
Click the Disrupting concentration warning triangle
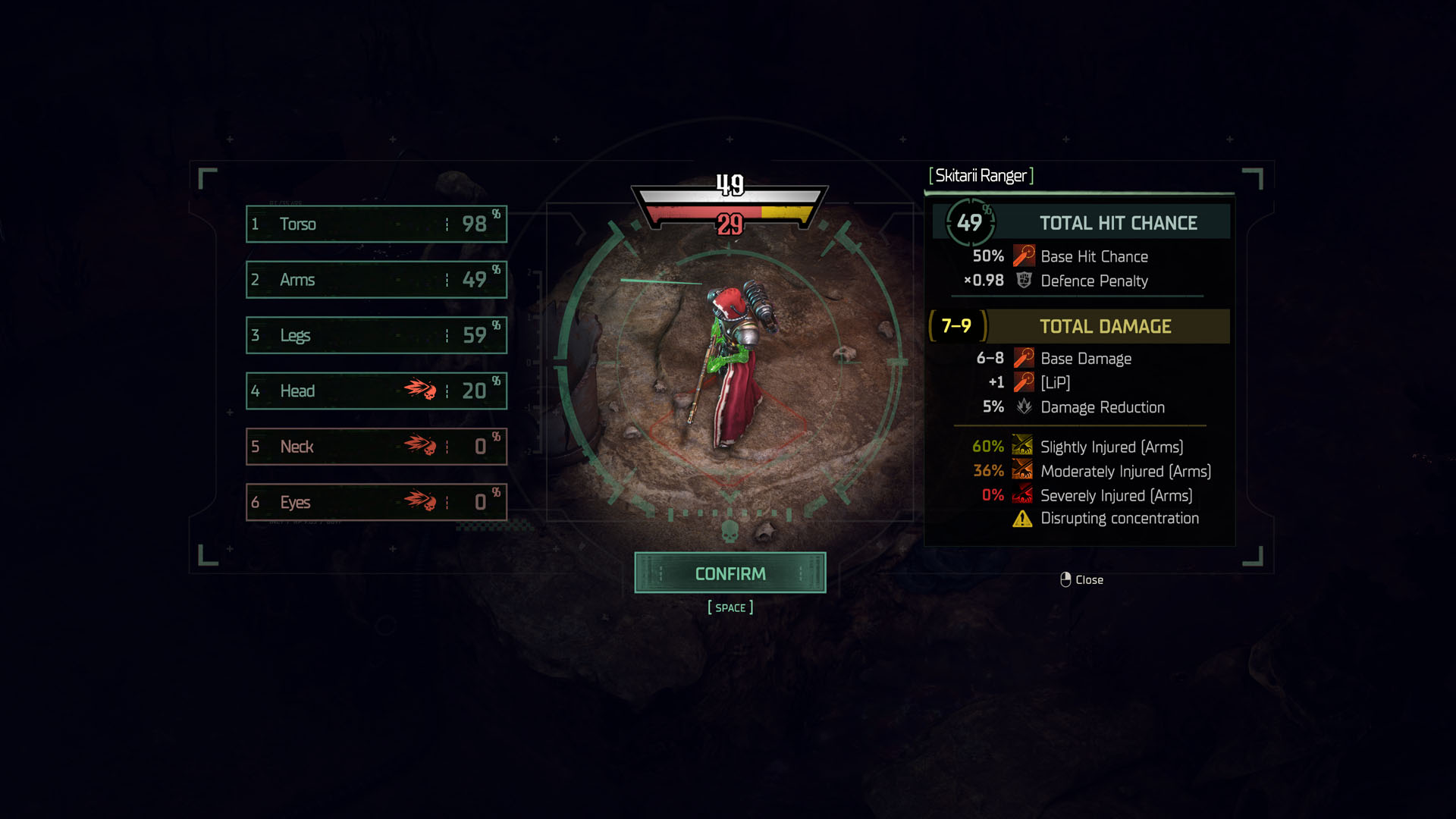pyautogui.click(x=1023, y=518)
